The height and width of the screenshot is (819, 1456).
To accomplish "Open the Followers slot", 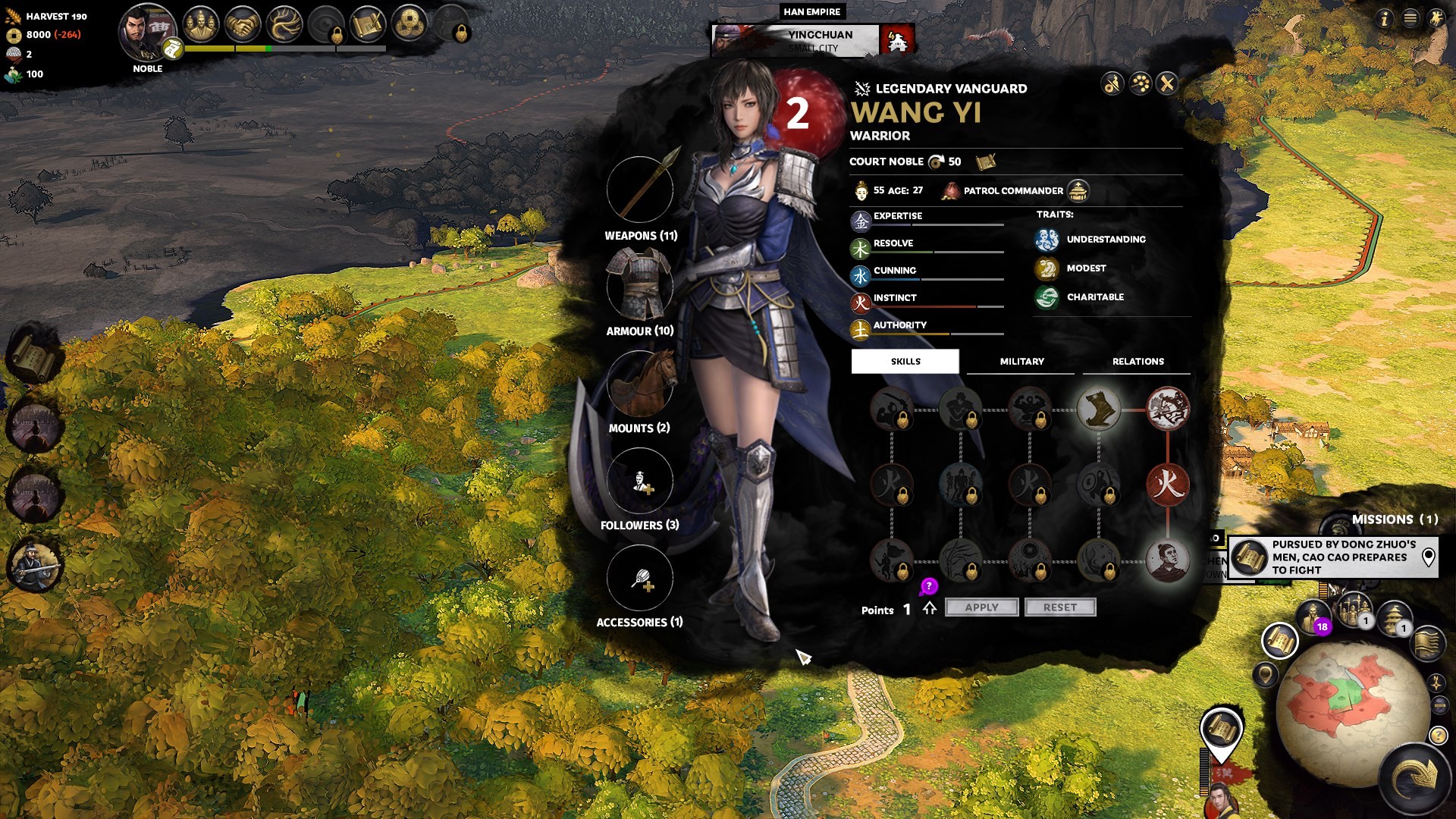I will [640, 481].
